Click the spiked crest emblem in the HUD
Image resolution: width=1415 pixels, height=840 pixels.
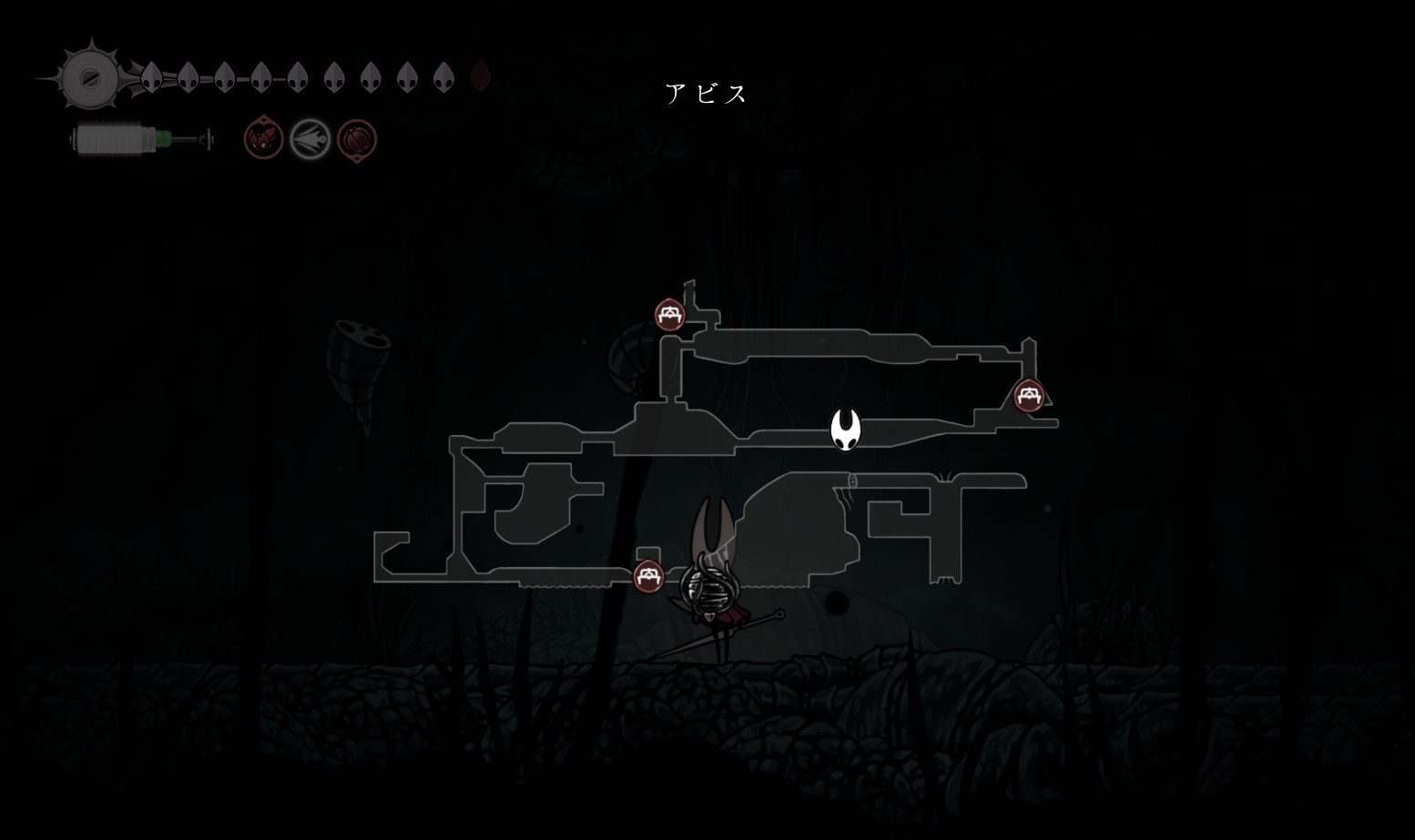[x=91, y=77]
